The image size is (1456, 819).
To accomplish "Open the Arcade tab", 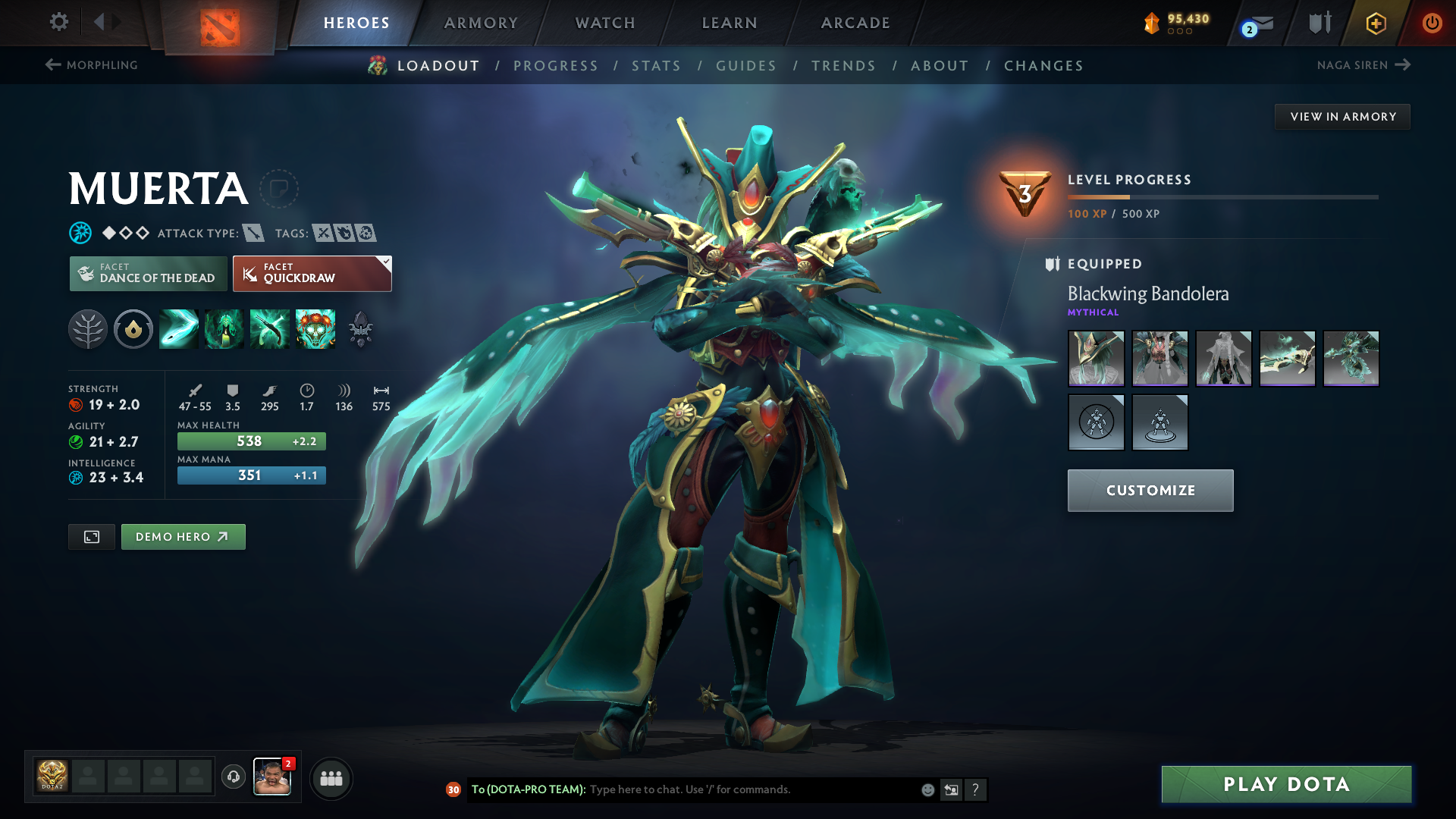I will [855, 23].
